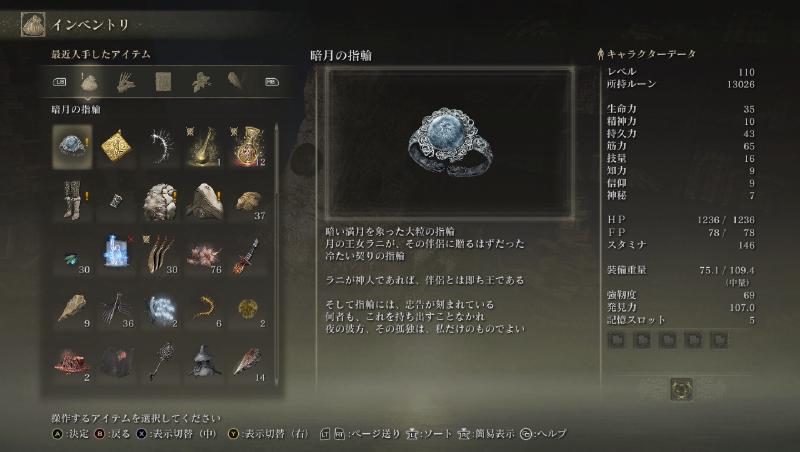The width and height of the screenshot is (800, 452).
Task: Select the golden square talisman item
Action: [x=116, y=143]
